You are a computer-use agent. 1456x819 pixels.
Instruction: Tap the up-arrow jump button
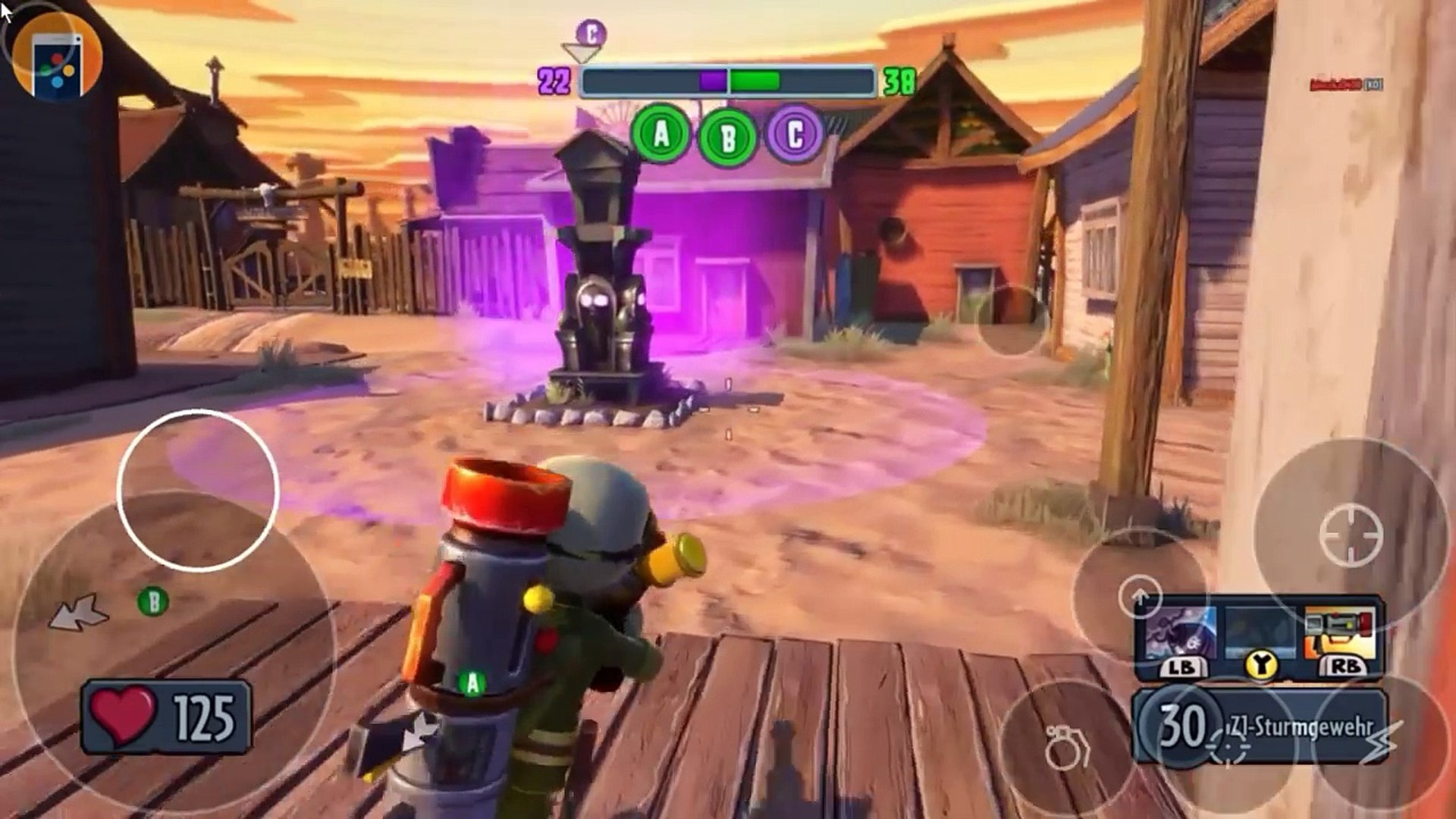point(1140,596)
